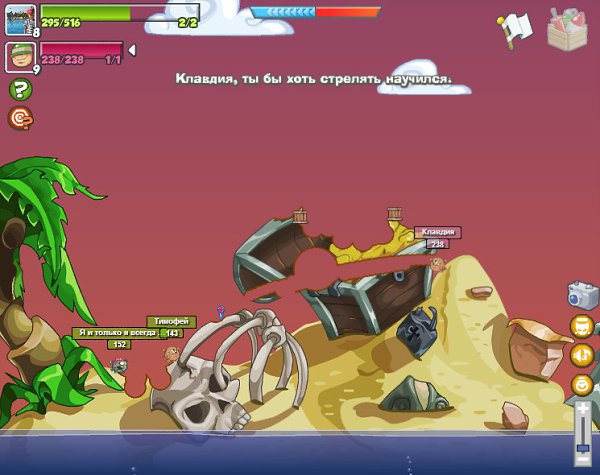Viewport: 600px width, 475px height.
Task: Select the green-capped worm portrait
Action: [x=20, y=56]
